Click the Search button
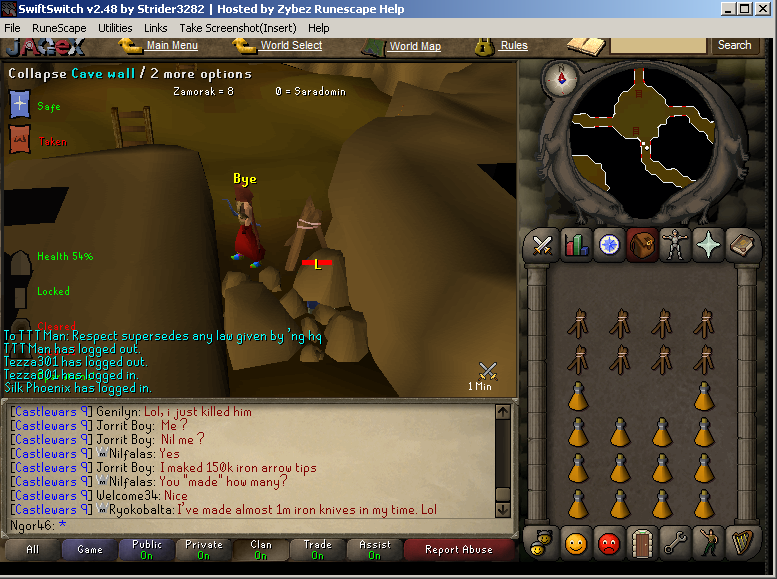Viewport: 777px width, 579px height. [734, 45]
